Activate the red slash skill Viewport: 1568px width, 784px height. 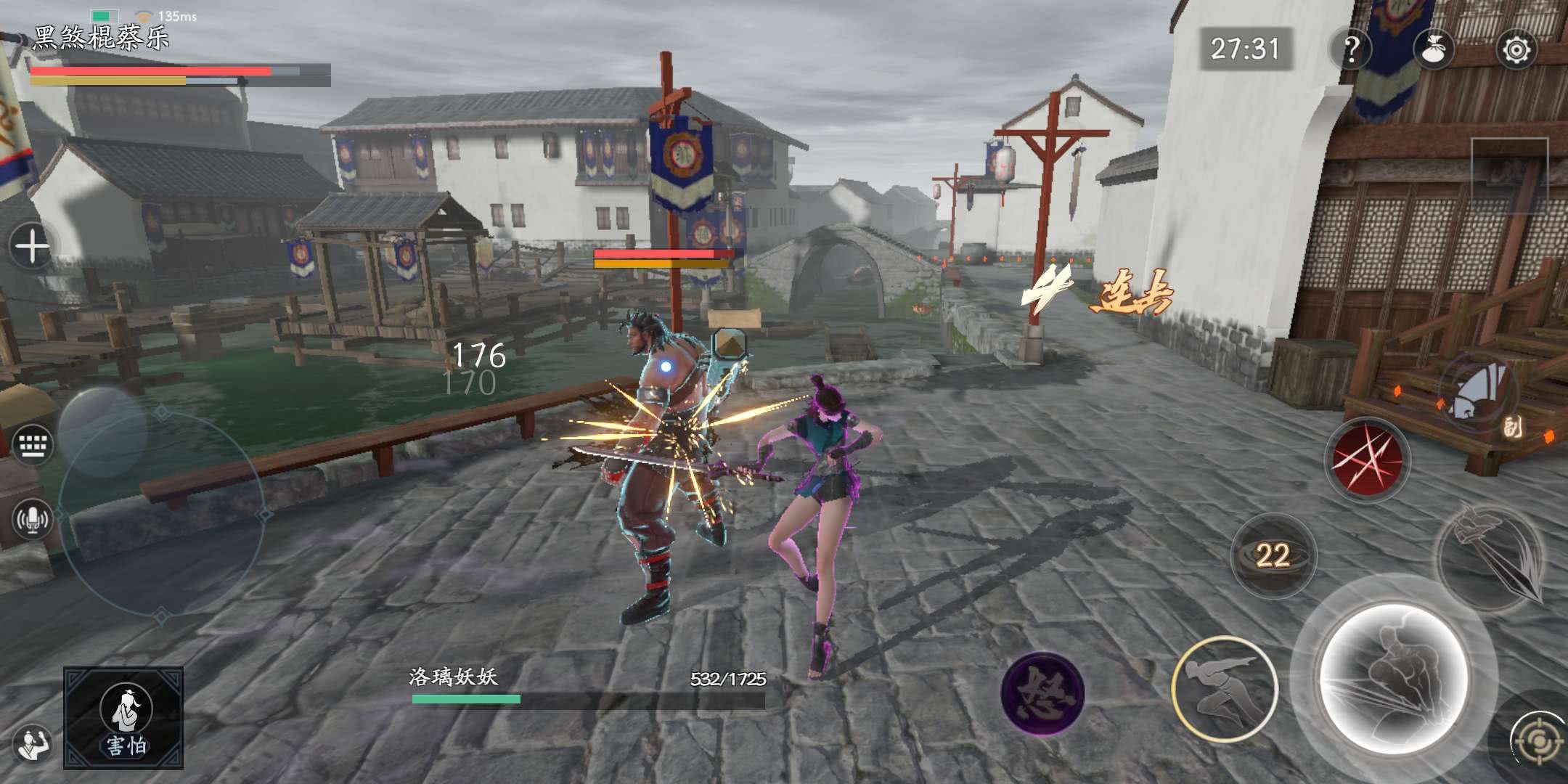coord(1367,460)
